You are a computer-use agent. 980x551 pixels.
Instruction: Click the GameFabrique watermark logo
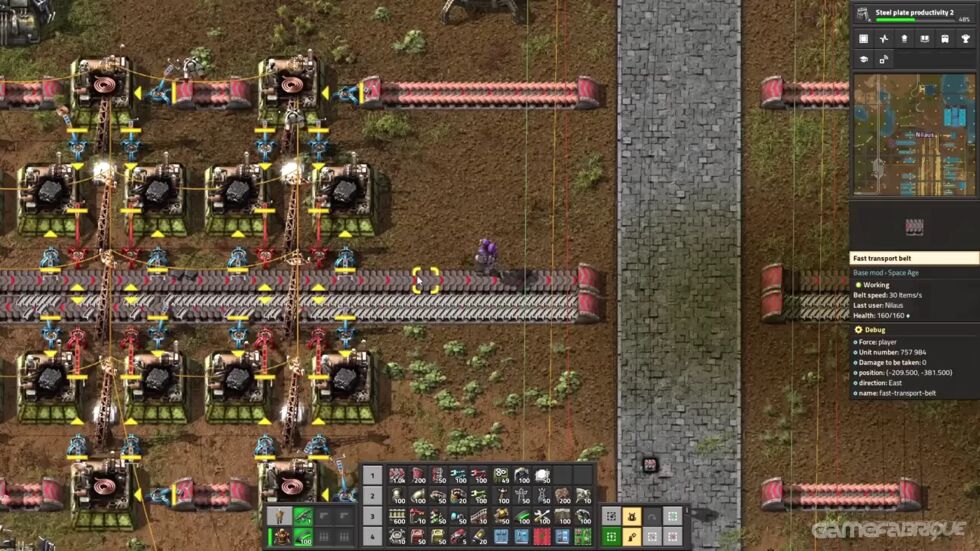(890, 530)
